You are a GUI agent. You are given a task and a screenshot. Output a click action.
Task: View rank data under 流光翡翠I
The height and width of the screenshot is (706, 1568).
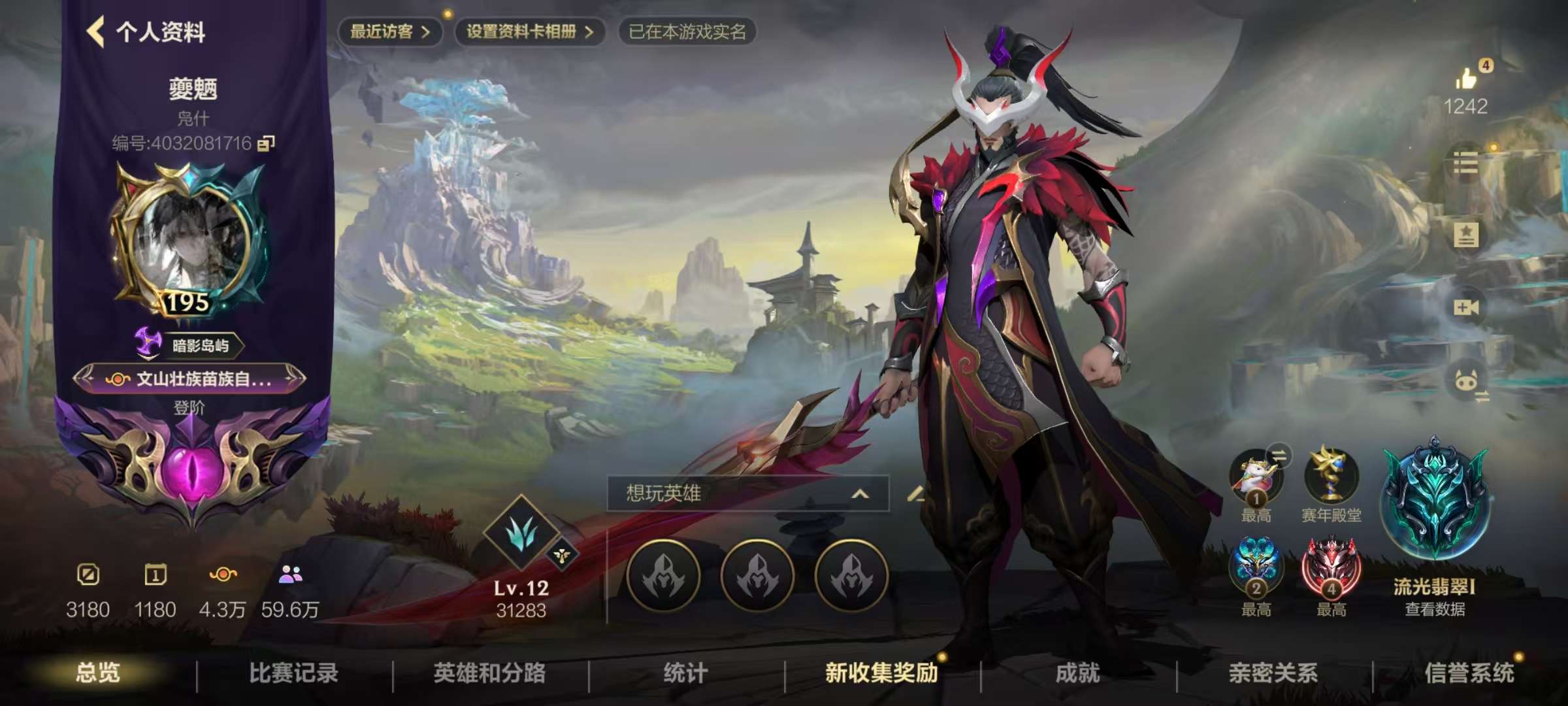(1435, 609)
